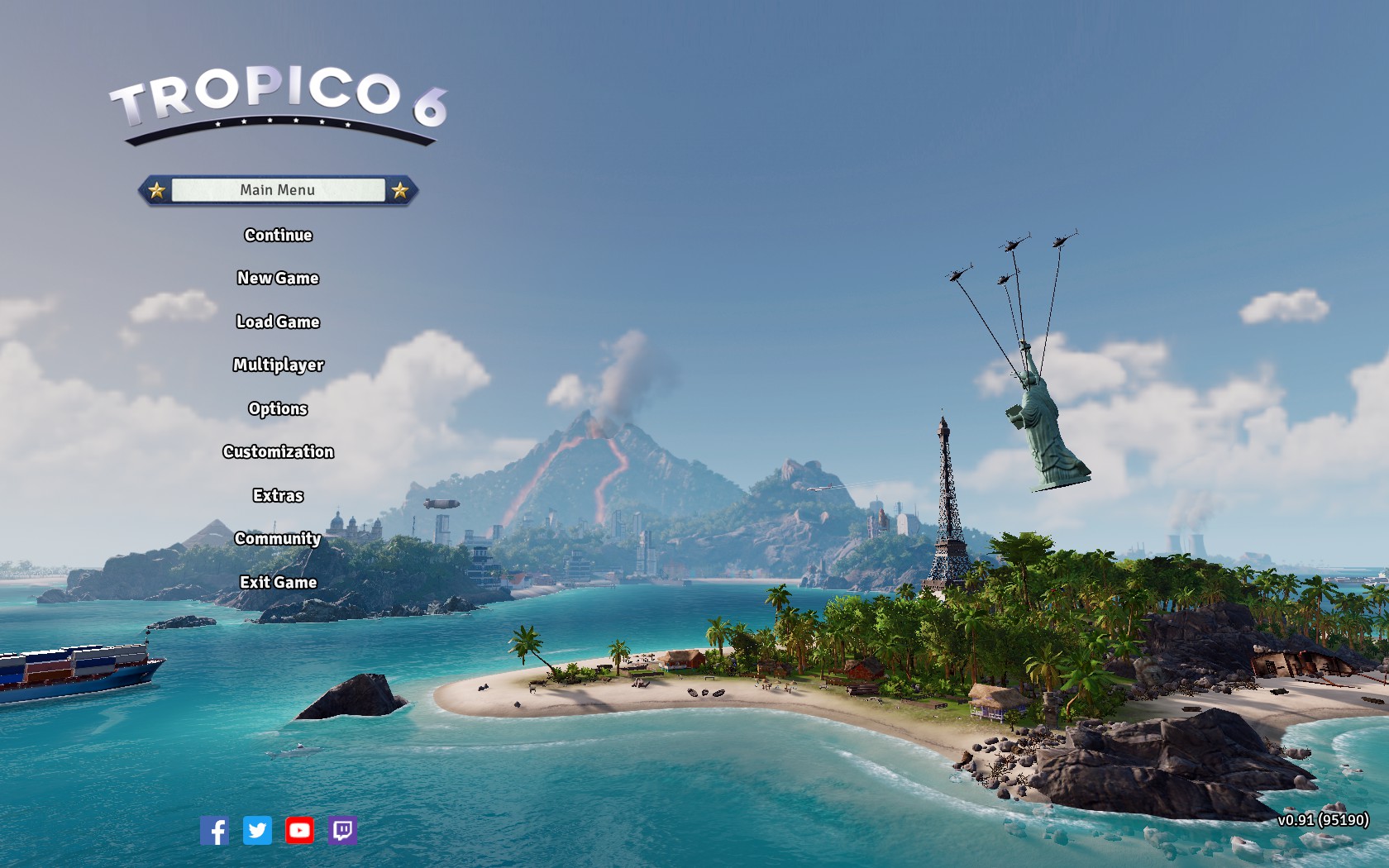Image resolution: width=1389 pixels, height=868 pixels.
Task: Open the Extras menu entry
Action: click(278, 495)
